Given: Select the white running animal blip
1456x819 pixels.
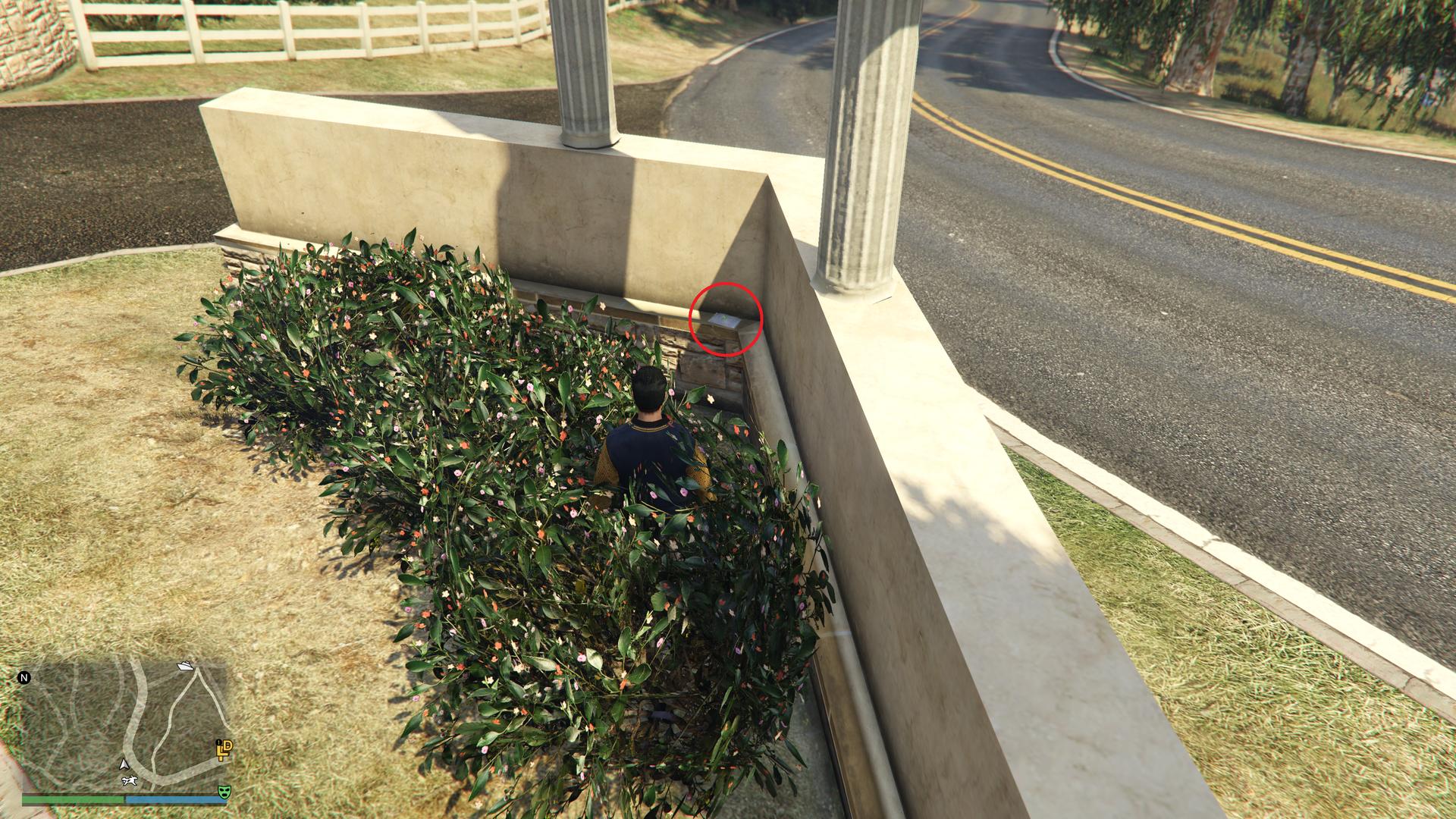Looking at the screenshot, I should tap(128, 780).
